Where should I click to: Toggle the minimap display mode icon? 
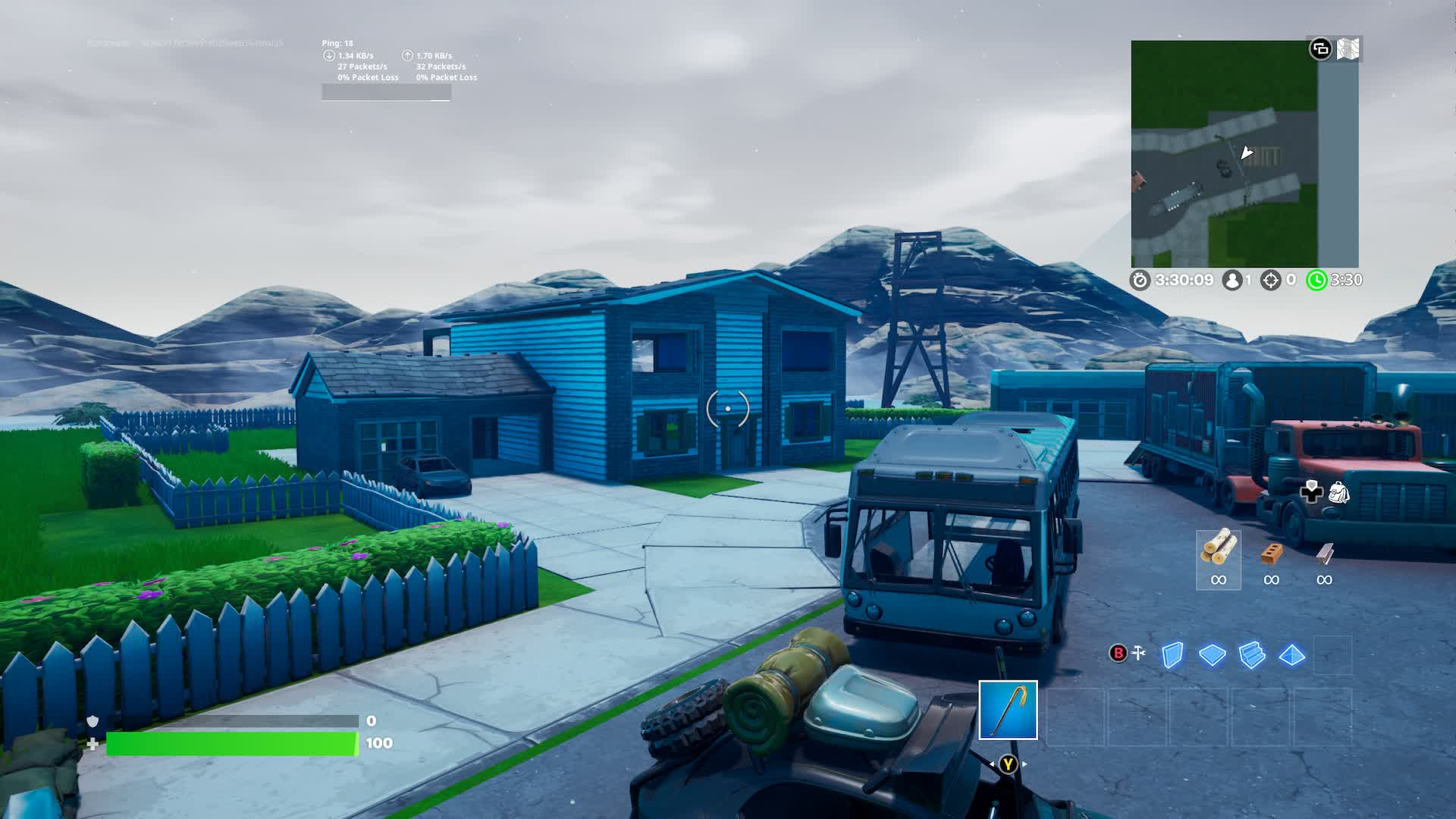point(1320,48)
